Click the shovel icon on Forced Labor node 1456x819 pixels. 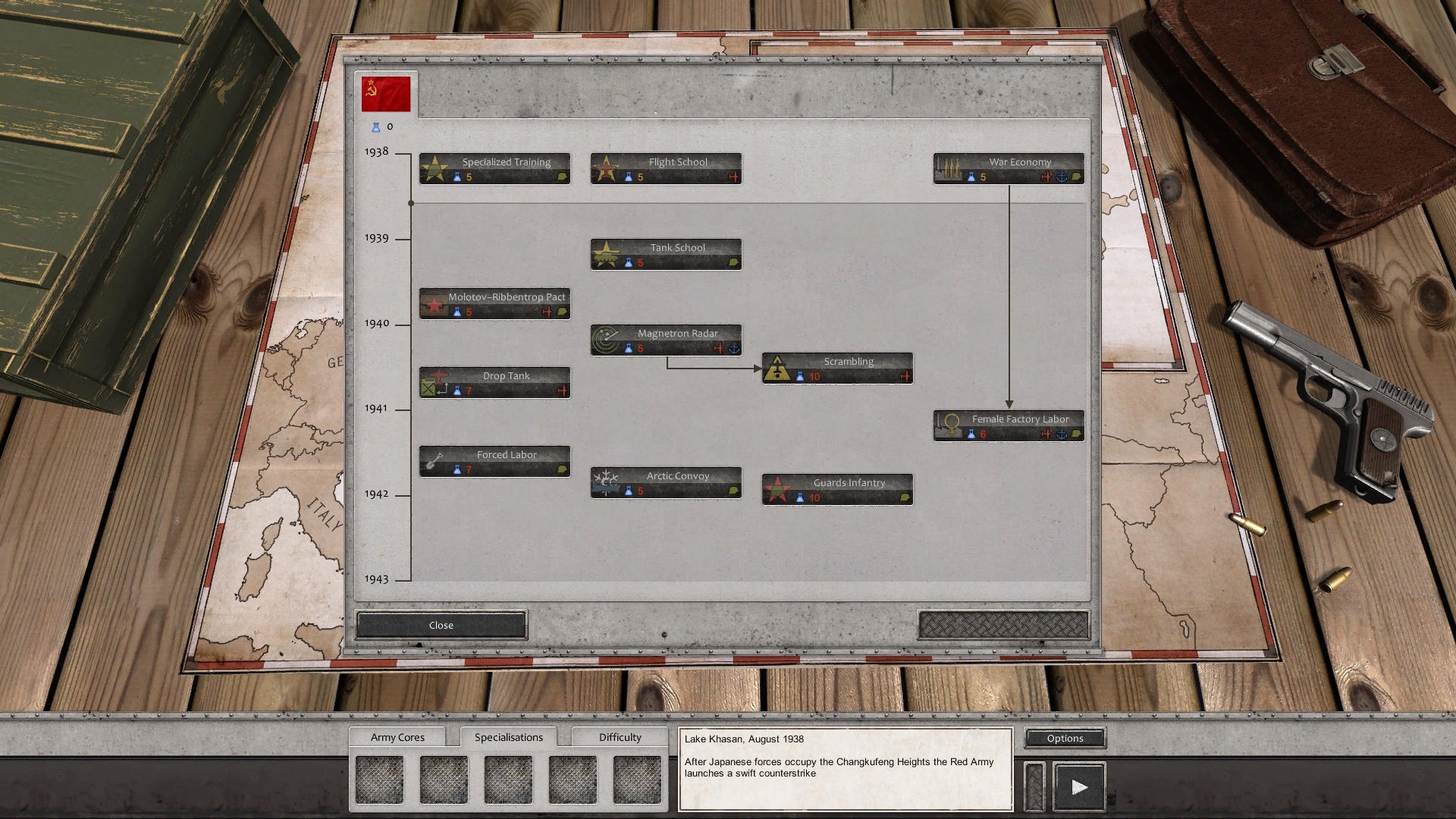[435, 460]
